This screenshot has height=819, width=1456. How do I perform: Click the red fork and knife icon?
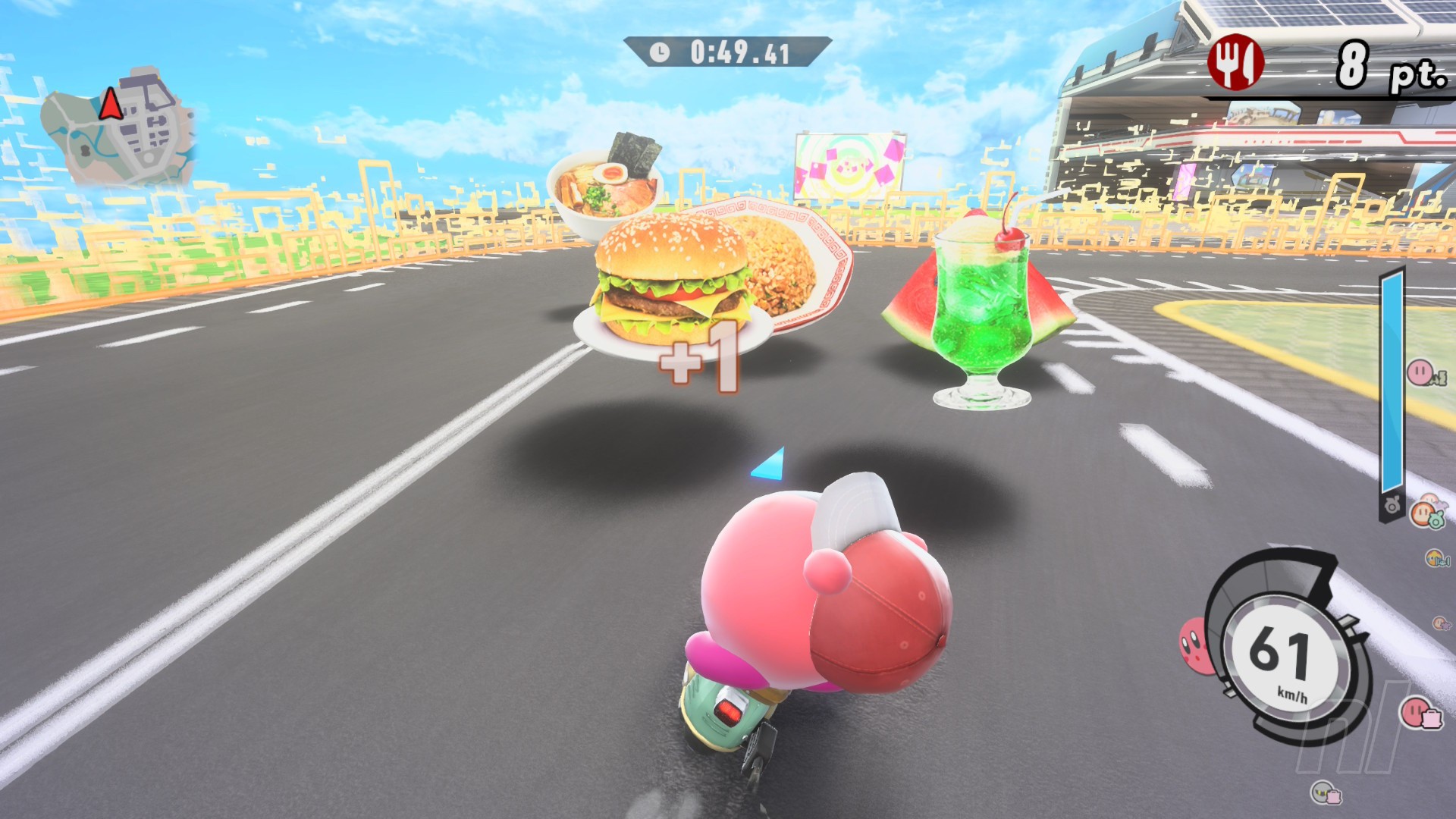1235,62
